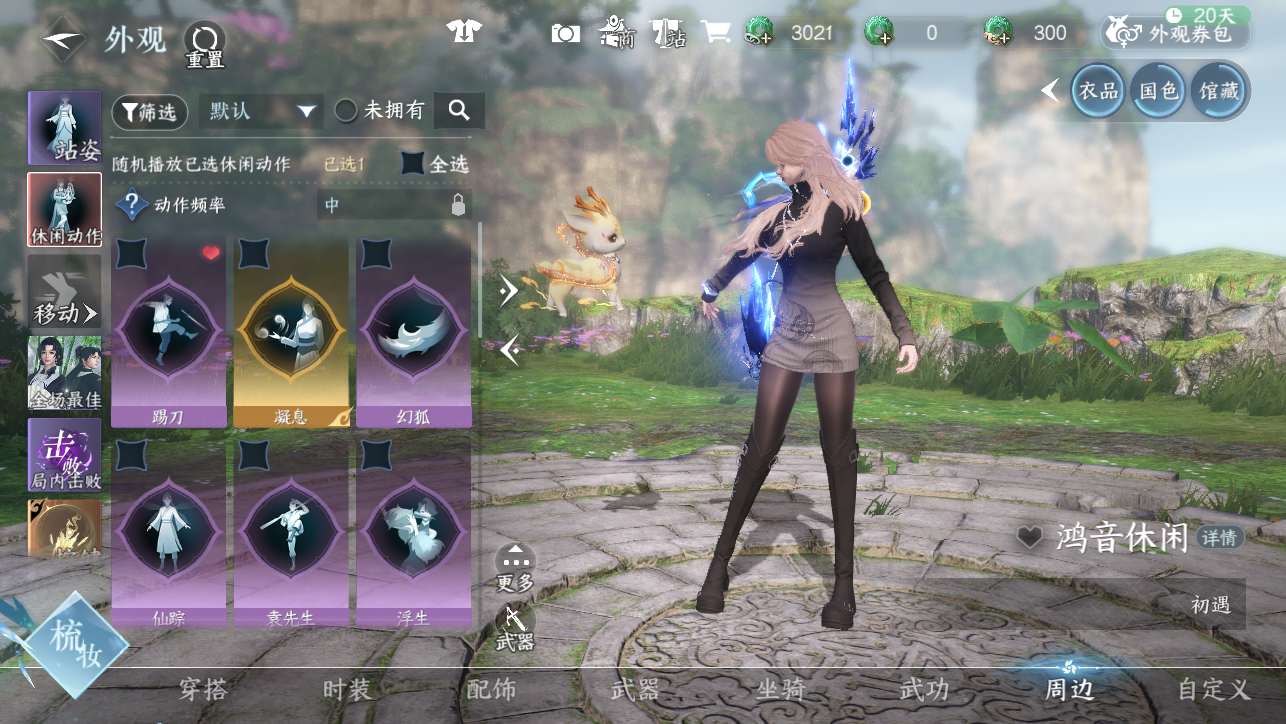Open the 衣品 round button
1286x724 pixels.
tap(1098, 92)
